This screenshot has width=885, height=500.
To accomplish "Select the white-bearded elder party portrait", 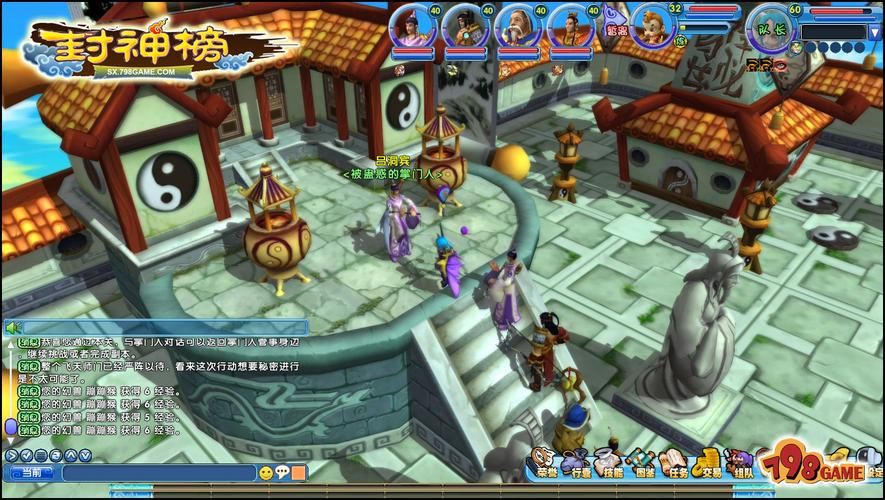I will coord(517,26).
